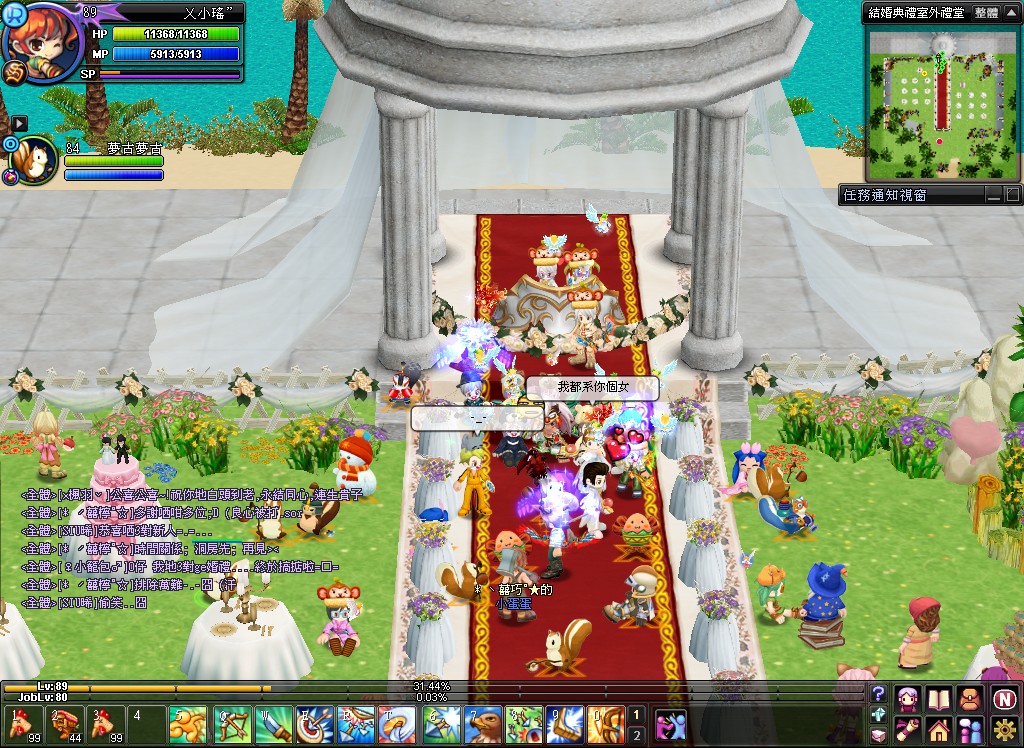Open the help question mark button

878,694
